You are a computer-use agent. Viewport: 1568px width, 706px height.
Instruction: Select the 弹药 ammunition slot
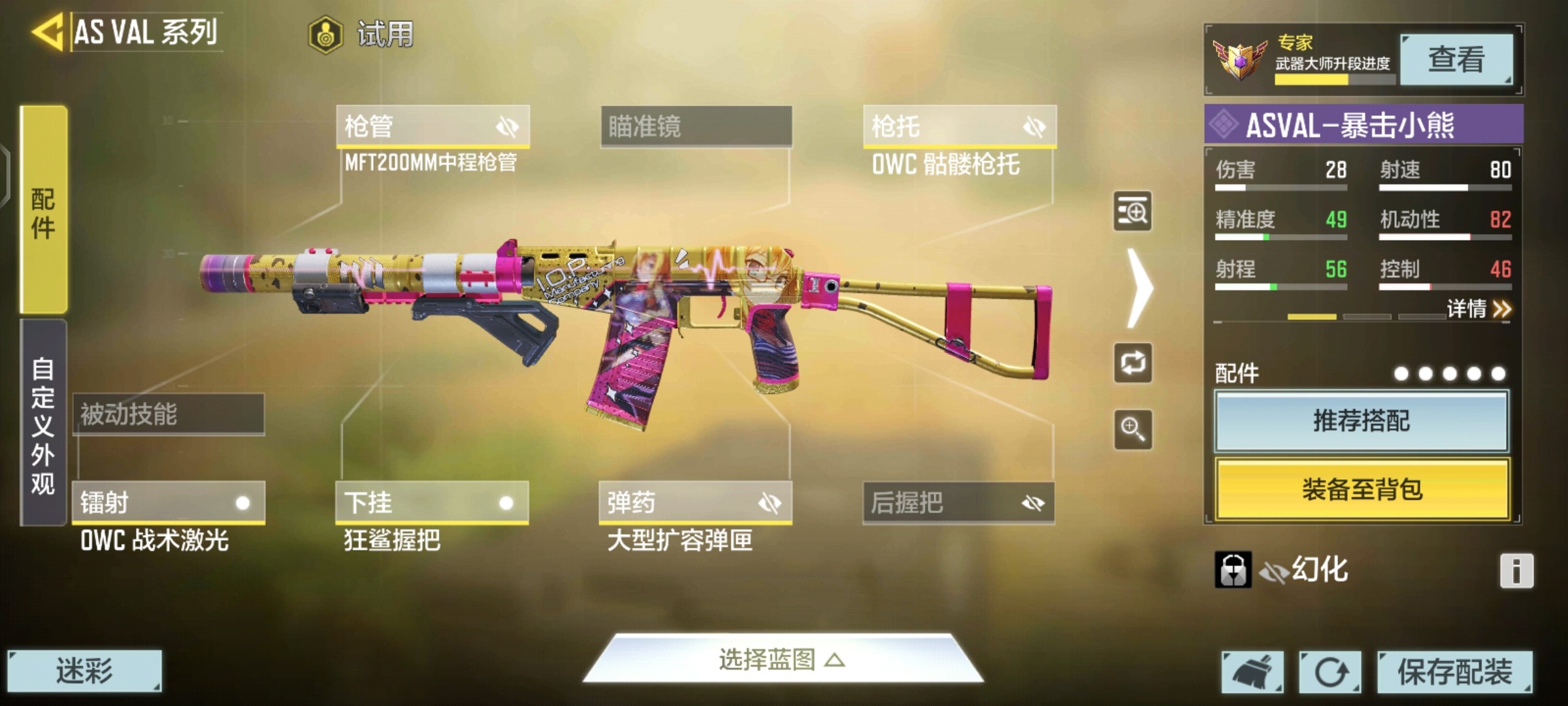(x=695, y=502)
